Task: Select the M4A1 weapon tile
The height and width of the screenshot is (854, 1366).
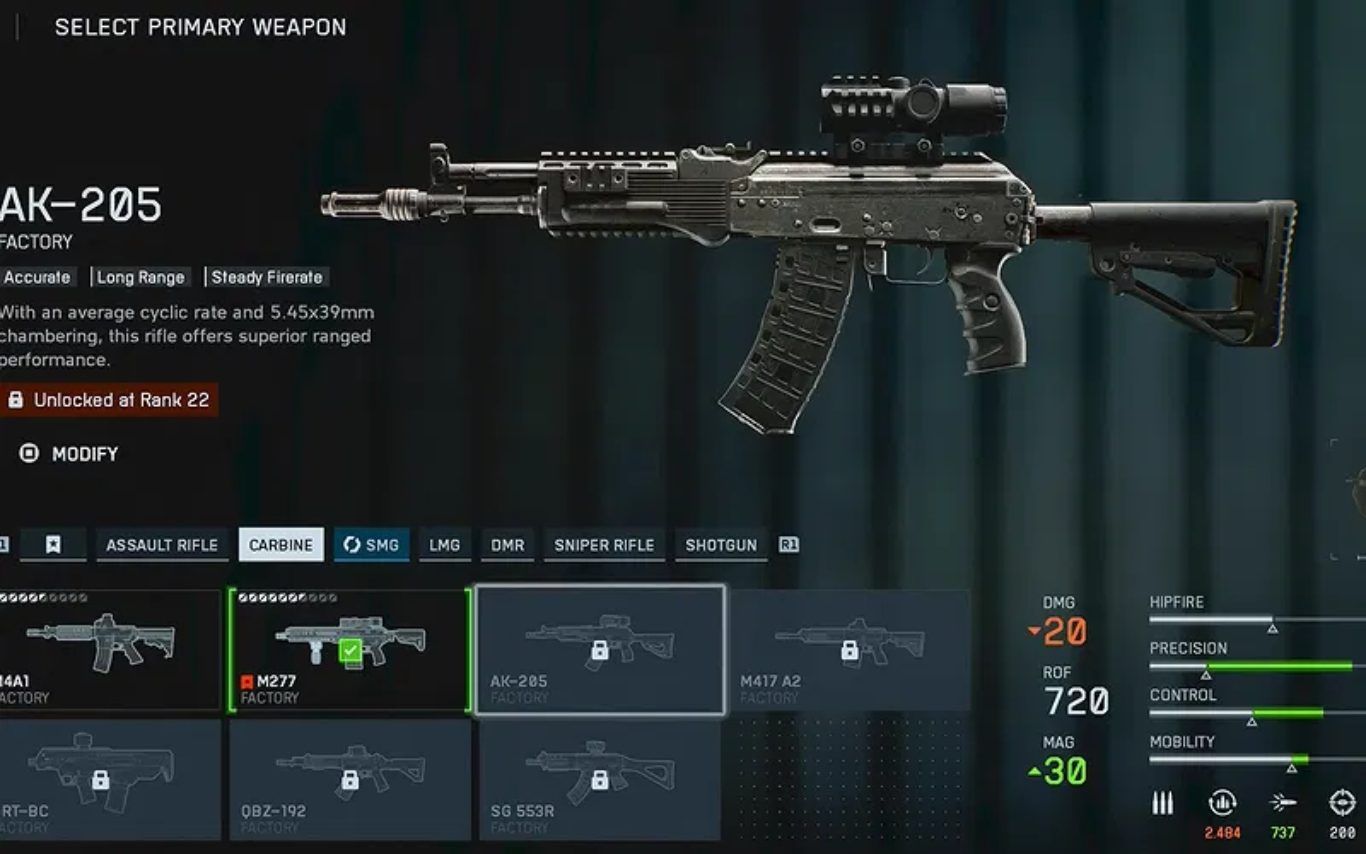Action: pyautogui.click(x=108, y=650)
